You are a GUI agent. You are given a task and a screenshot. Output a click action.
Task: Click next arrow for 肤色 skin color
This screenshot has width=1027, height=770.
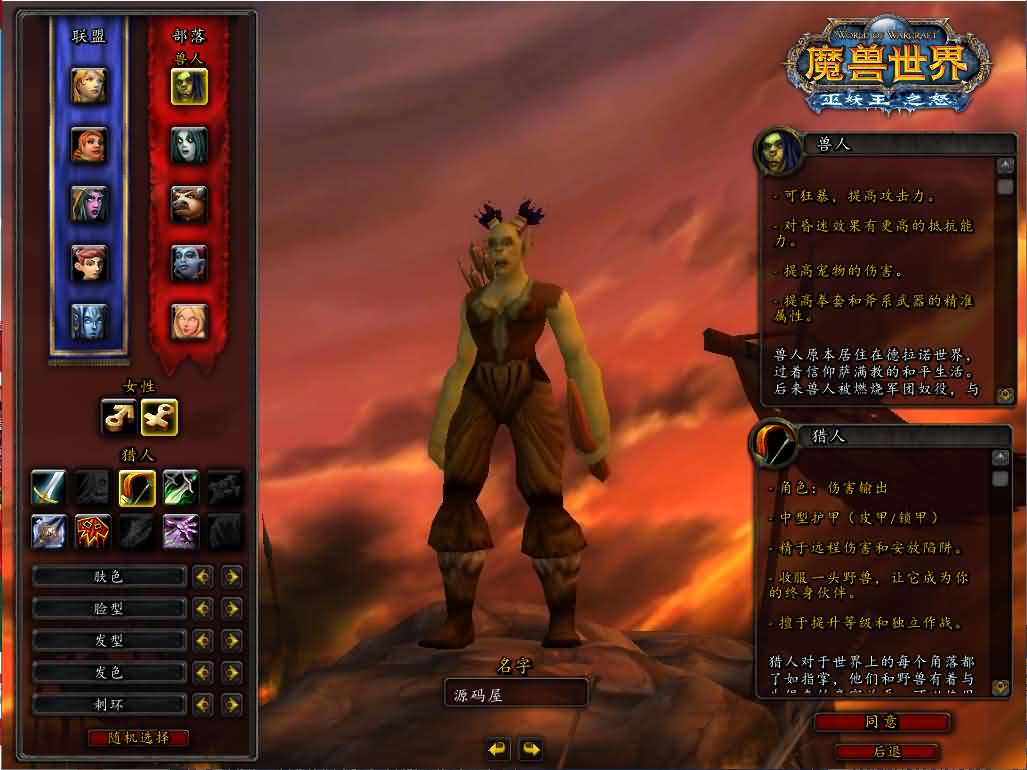click(232, 576)
